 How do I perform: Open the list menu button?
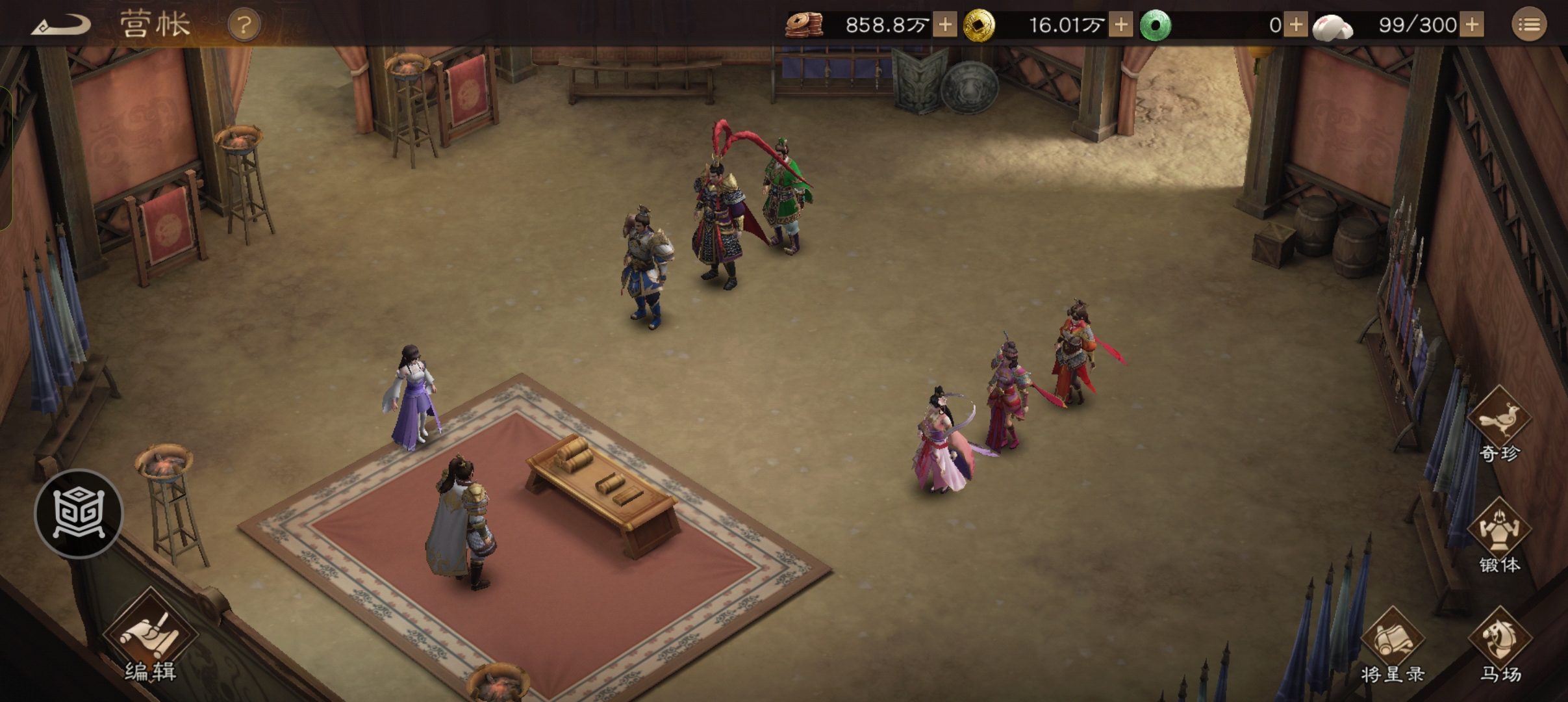pyautogui.click(x=1528, y=25)
